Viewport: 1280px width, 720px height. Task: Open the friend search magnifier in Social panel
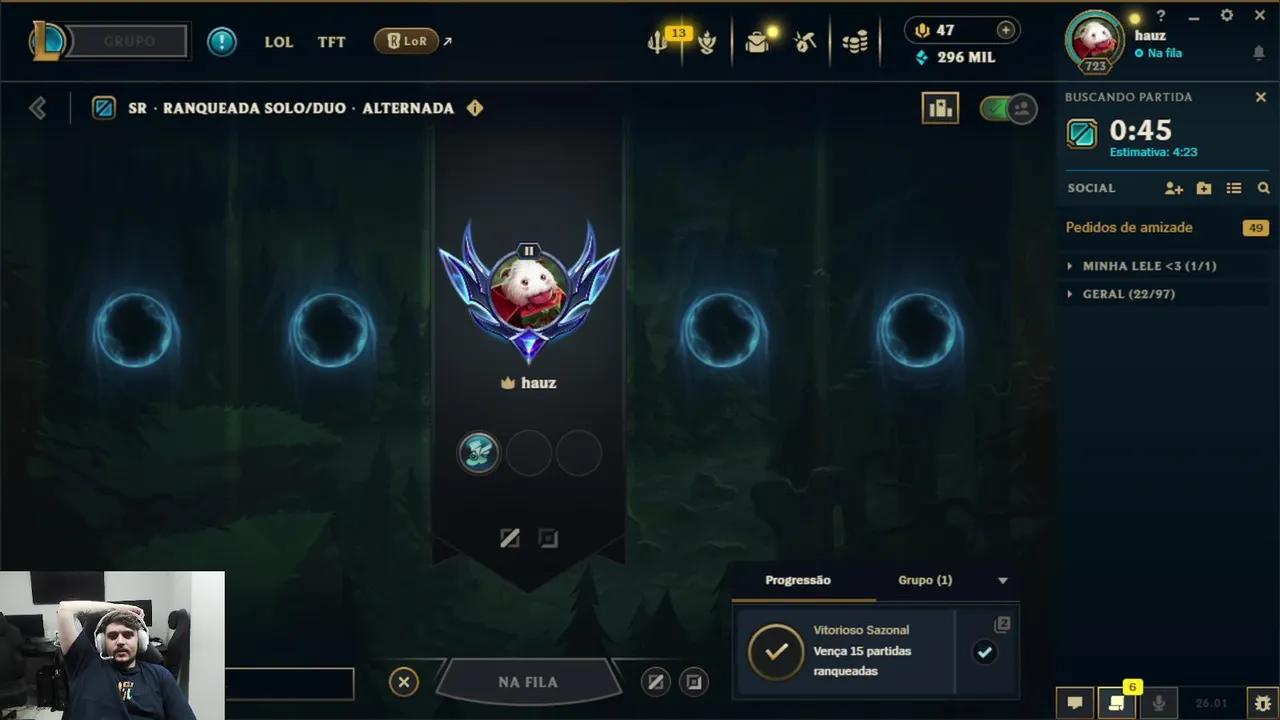[1264, 188]
